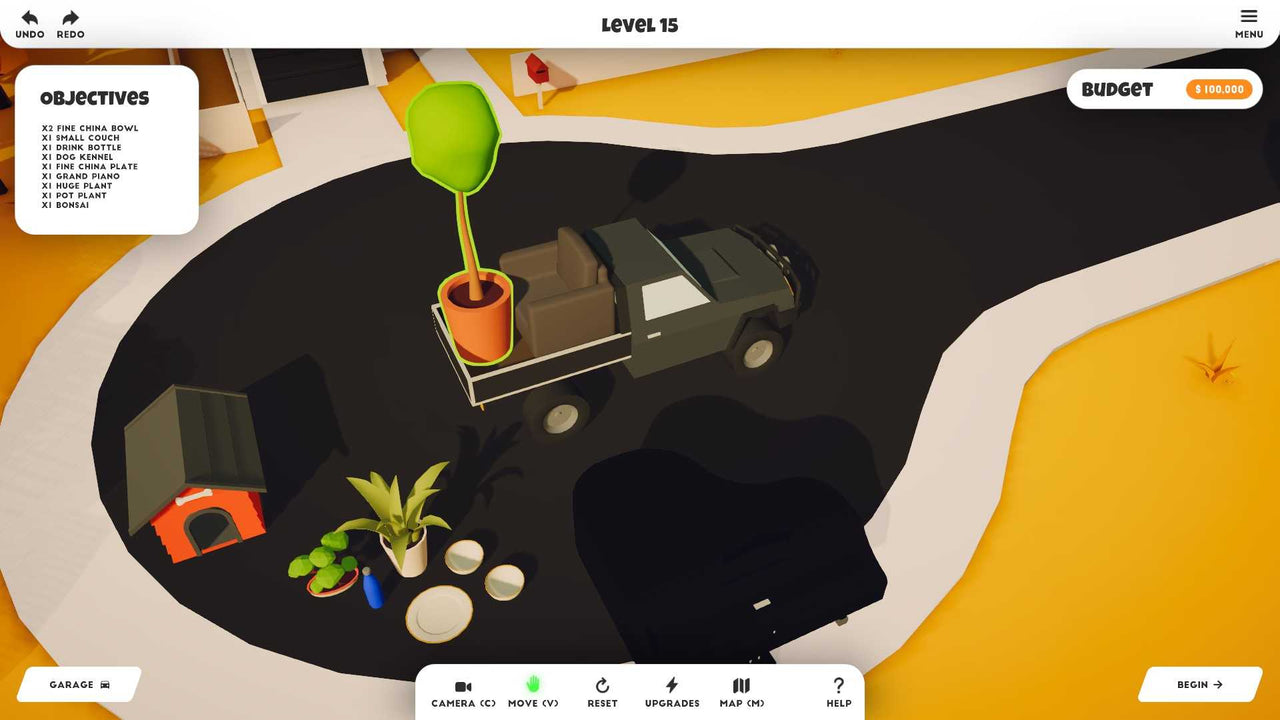Viewport: 1280px width, 720px height.
Task: Select the Level 15 title
Action: click(x=639, y=24)
